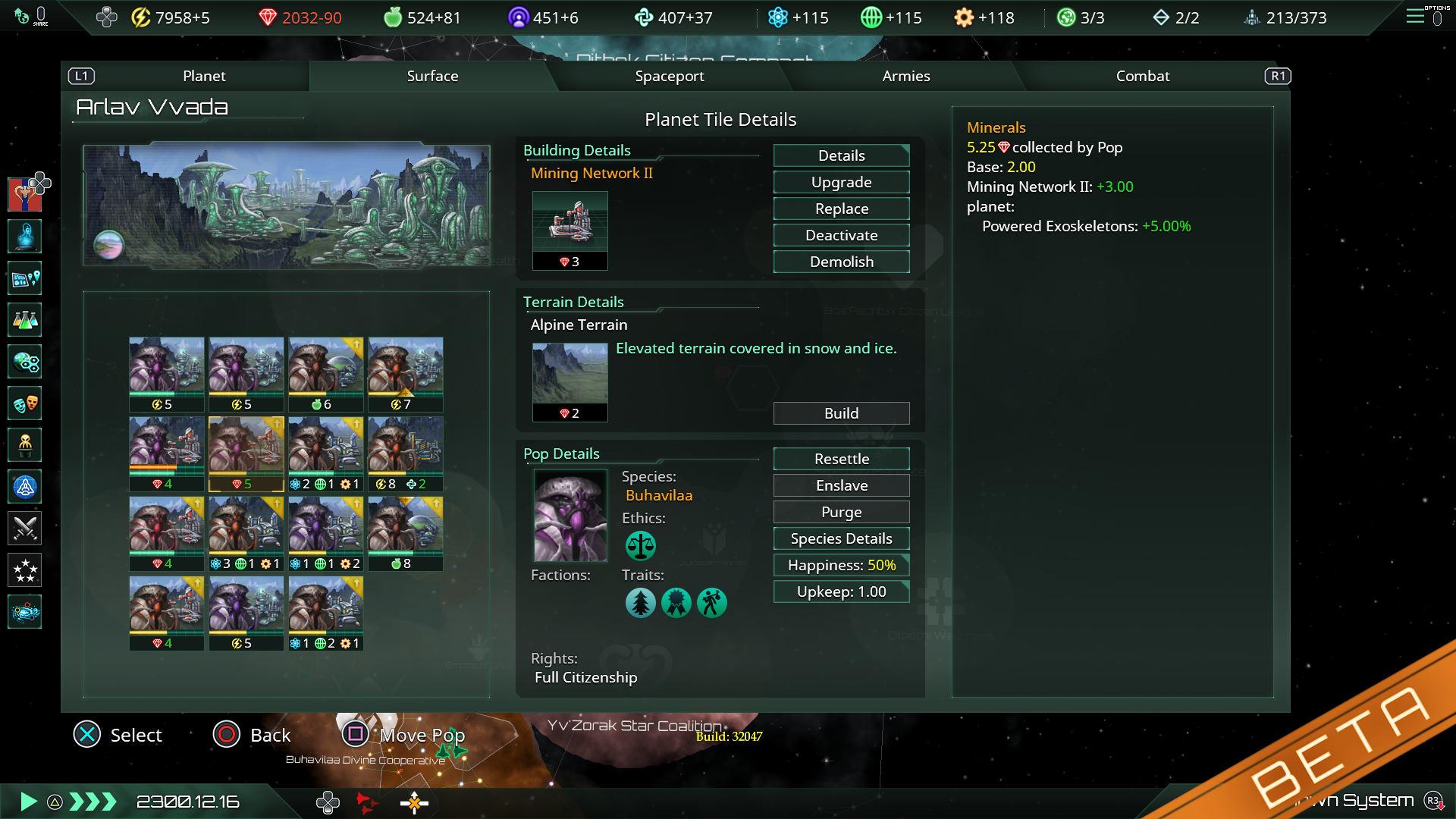This screenshot has width=1456, height=819.
Task: Click the Happiness 50% indicator
Action: [841, 565]
